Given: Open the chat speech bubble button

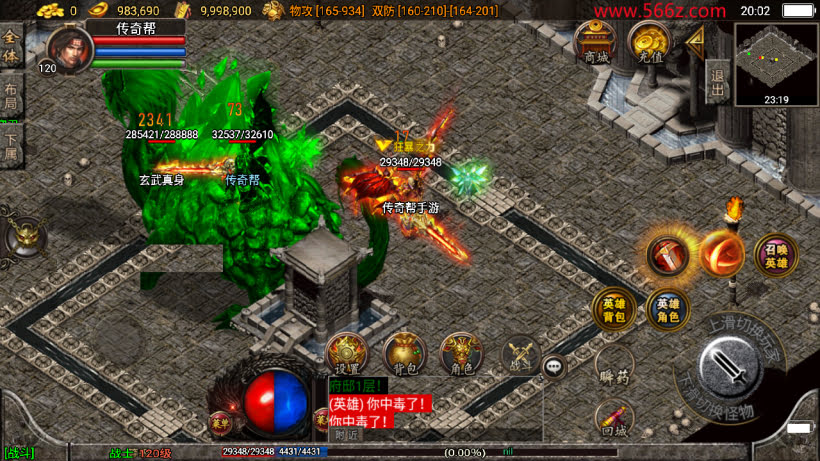Looking at the screenshot, I should click(555, 367).
